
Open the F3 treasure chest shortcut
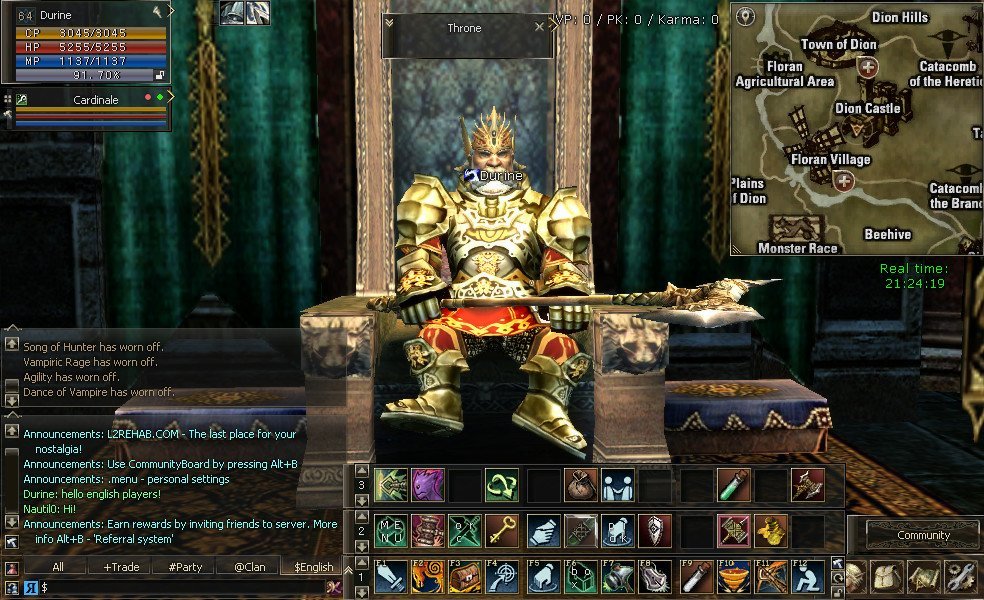(465, 578)
